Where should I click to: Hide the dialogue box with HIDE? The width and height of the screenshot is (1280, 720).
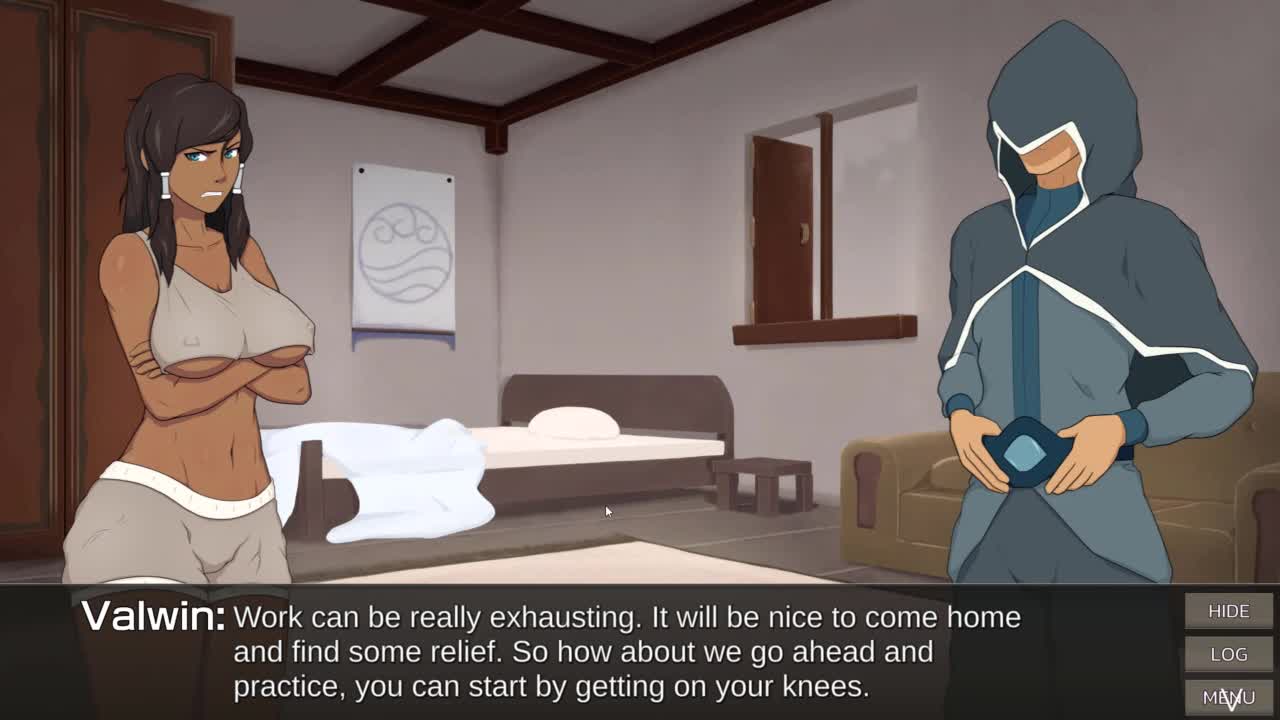(1228, 611)
